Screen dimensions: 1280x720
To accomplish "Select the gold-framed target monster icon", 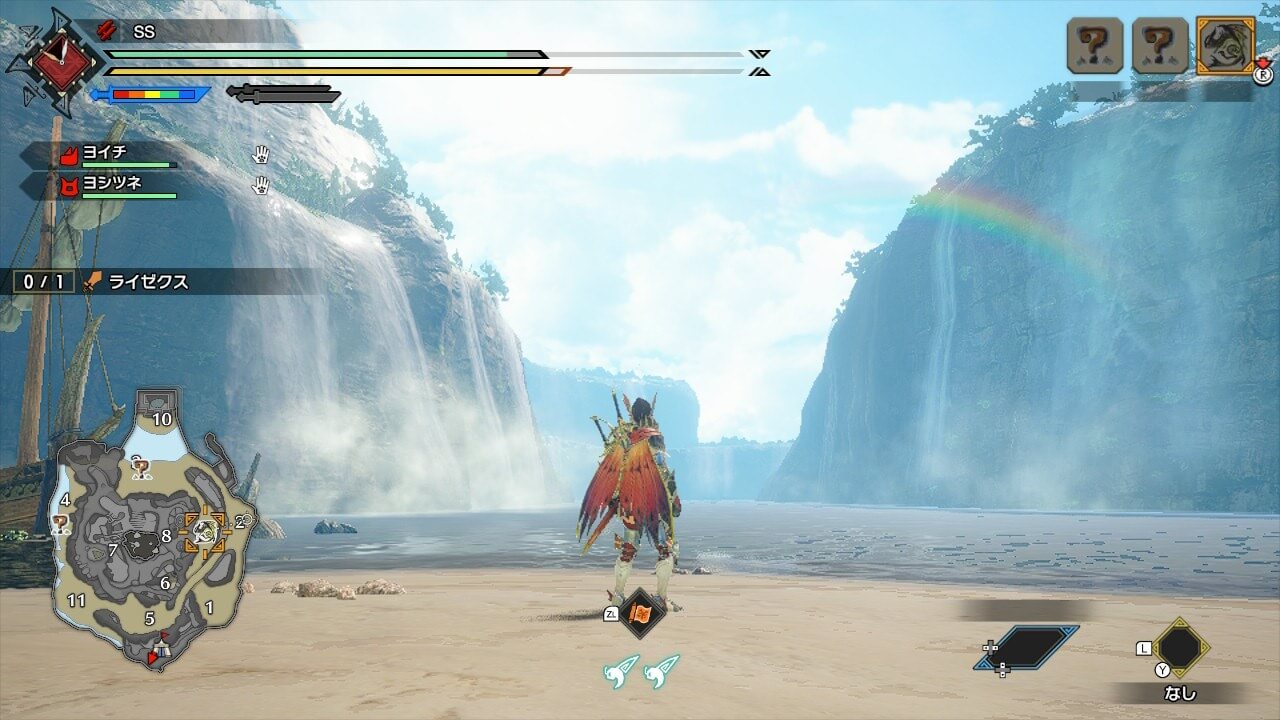I will pos(1225,46).
